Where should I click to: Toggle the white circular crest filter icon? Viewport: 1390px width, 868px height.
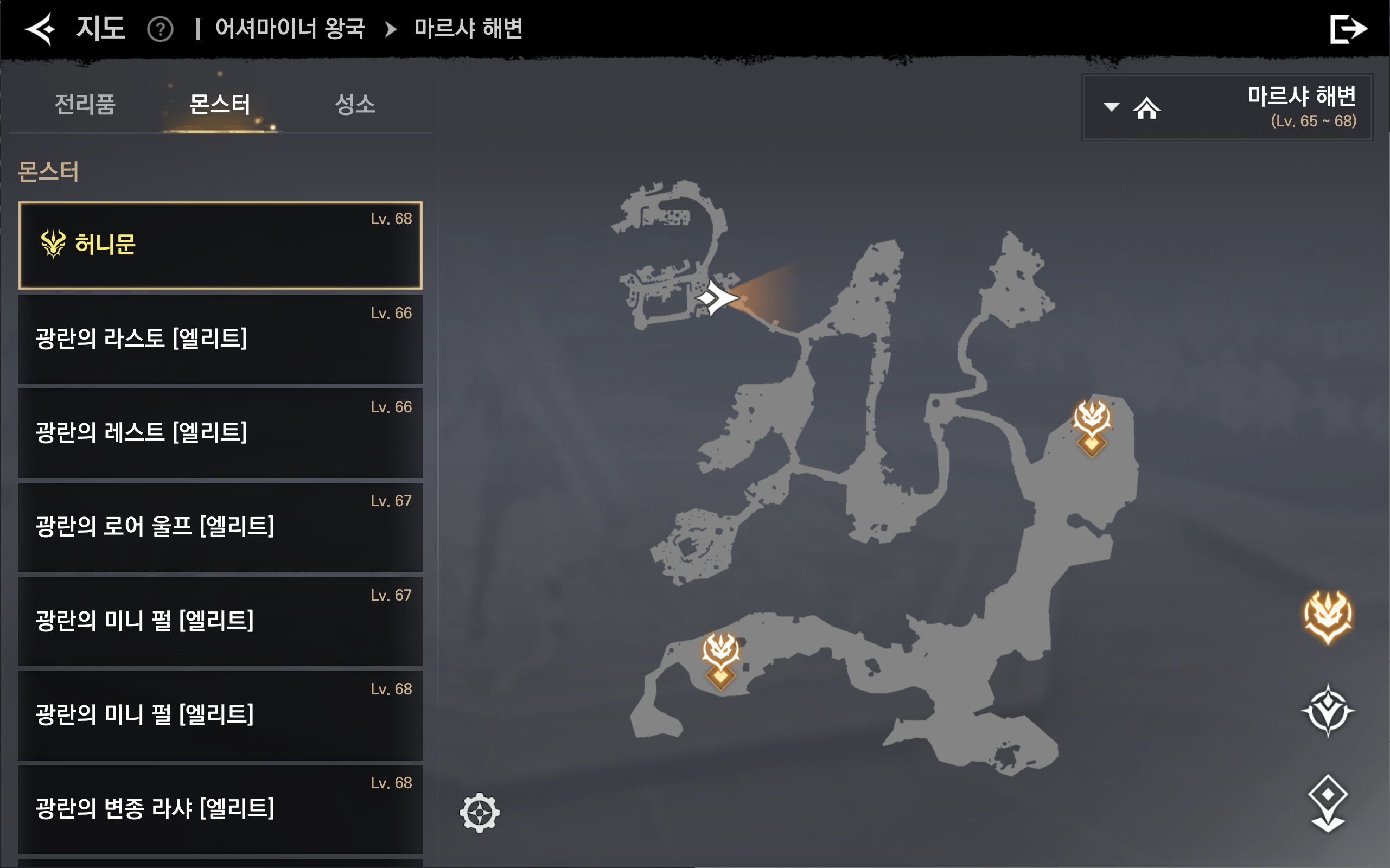(1328, 711)
